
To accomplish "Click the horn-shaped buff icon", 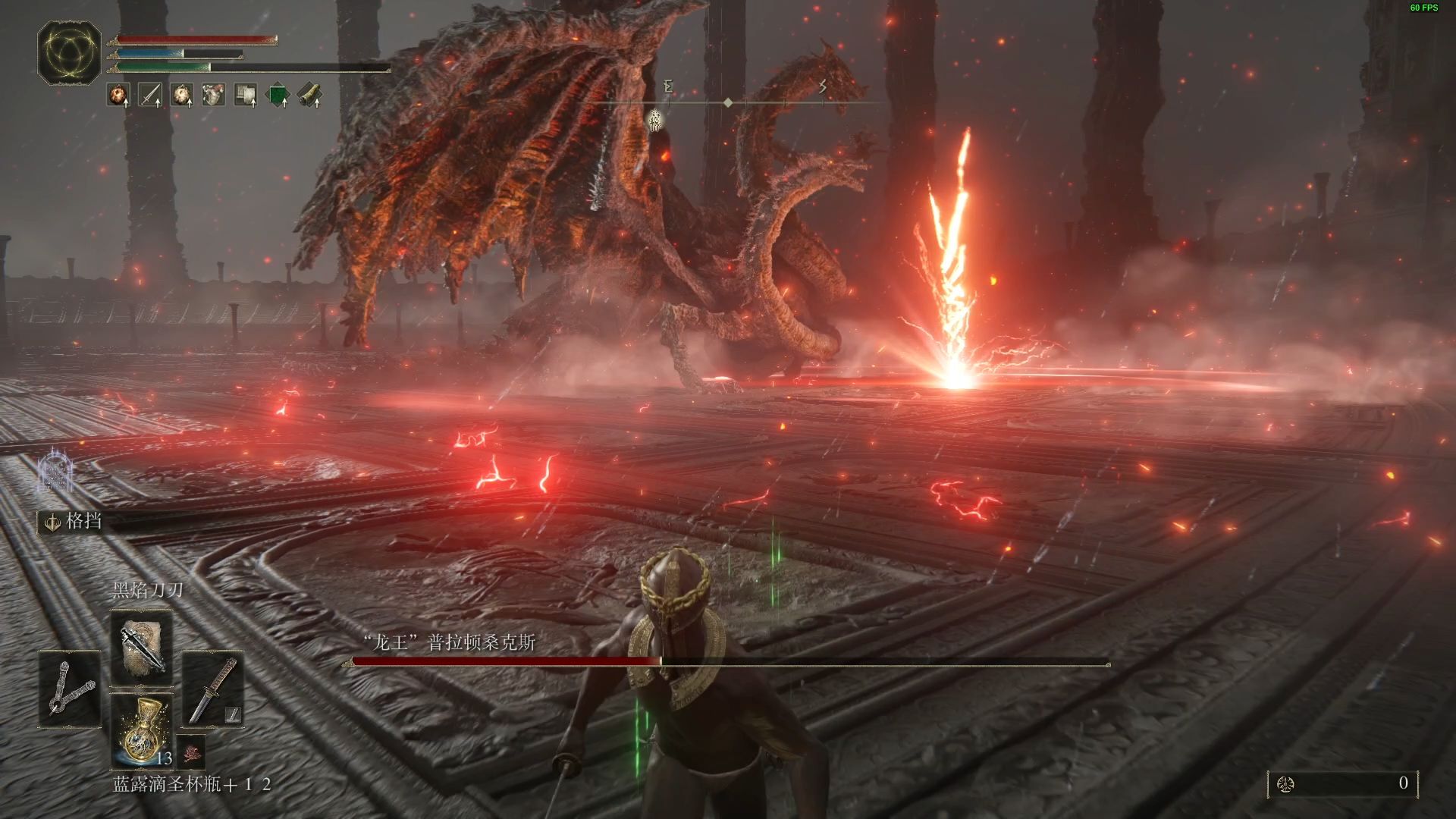I will [x=309, y=95].
